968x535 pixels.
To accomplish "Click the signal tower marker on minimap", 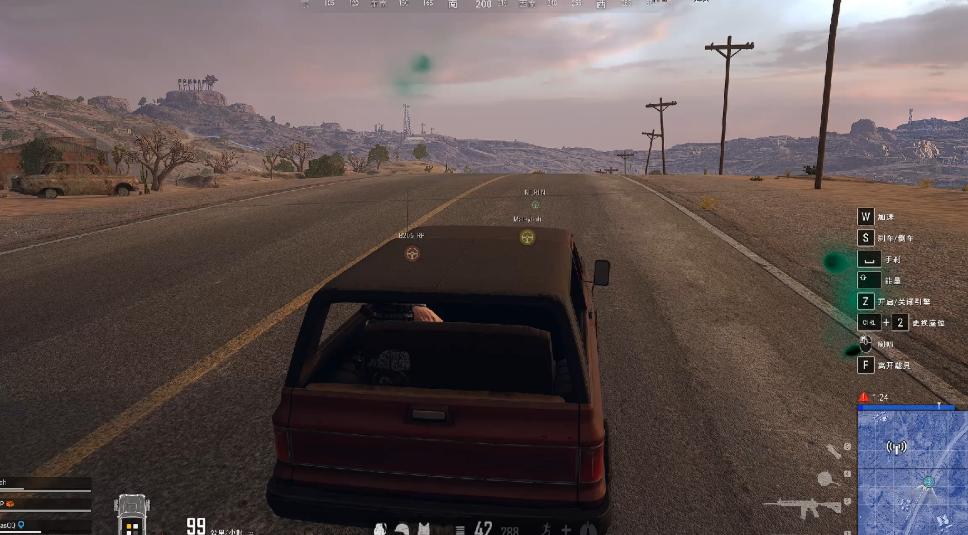I will (896, 446).
